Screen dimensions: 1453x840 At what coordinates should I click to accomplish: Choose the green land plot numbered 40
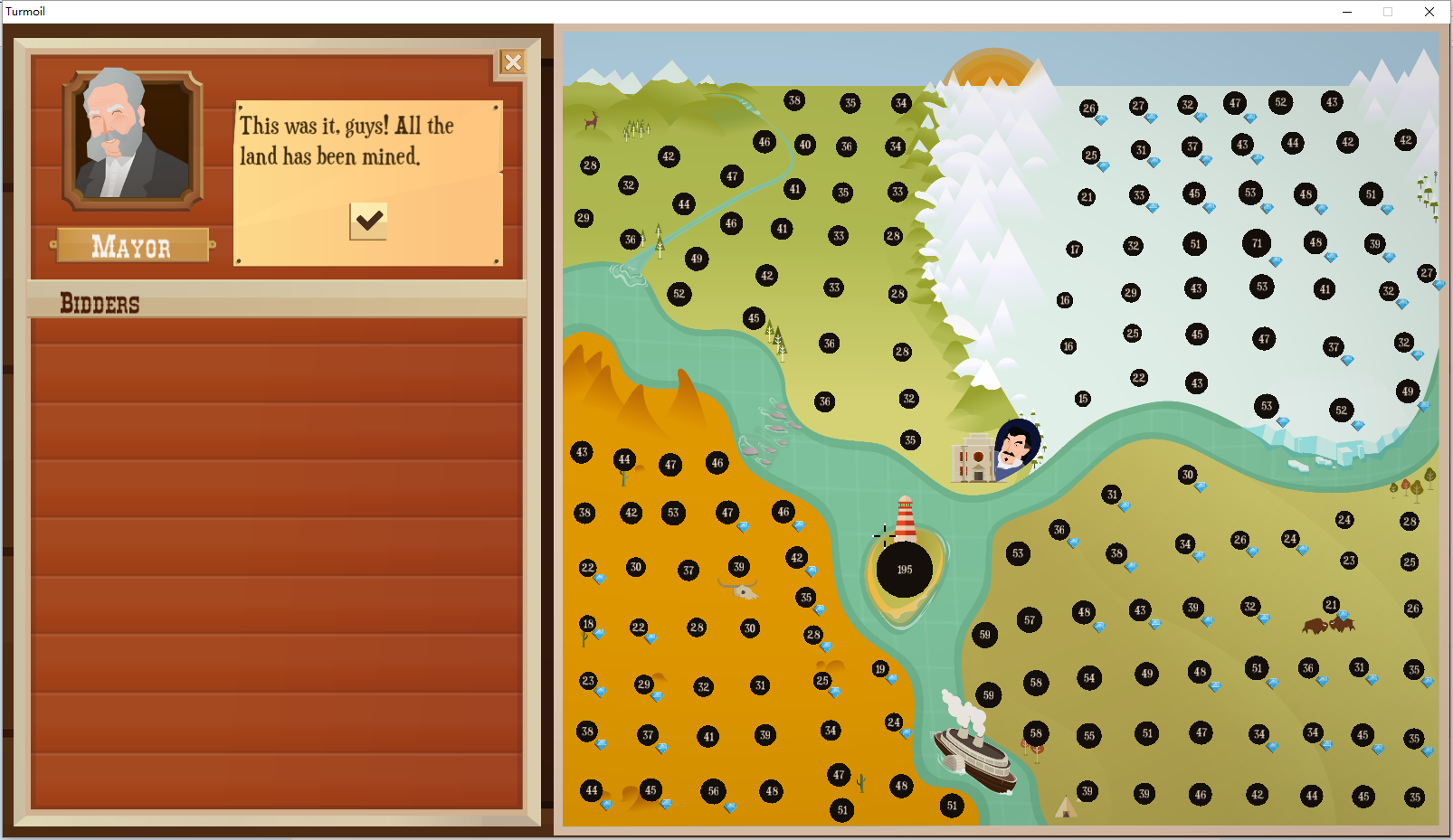click(804, 144)
